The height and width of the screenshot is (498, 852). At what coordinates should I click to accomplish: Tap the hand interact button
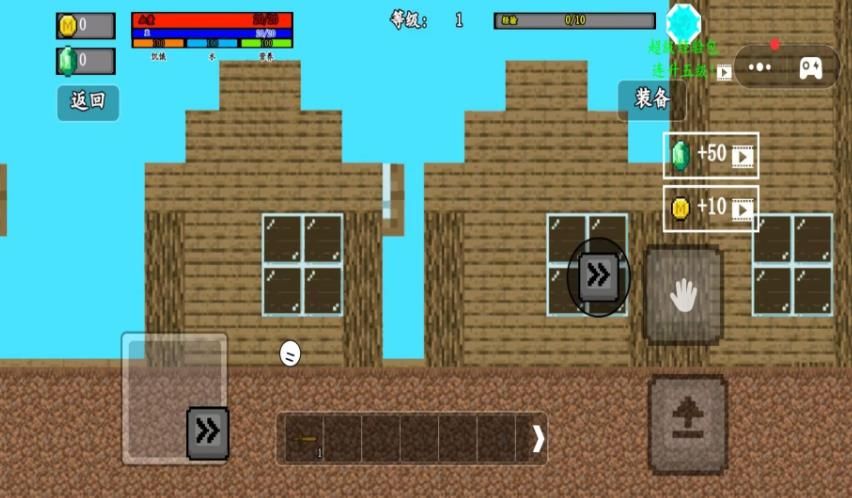(x=683, y=295)
